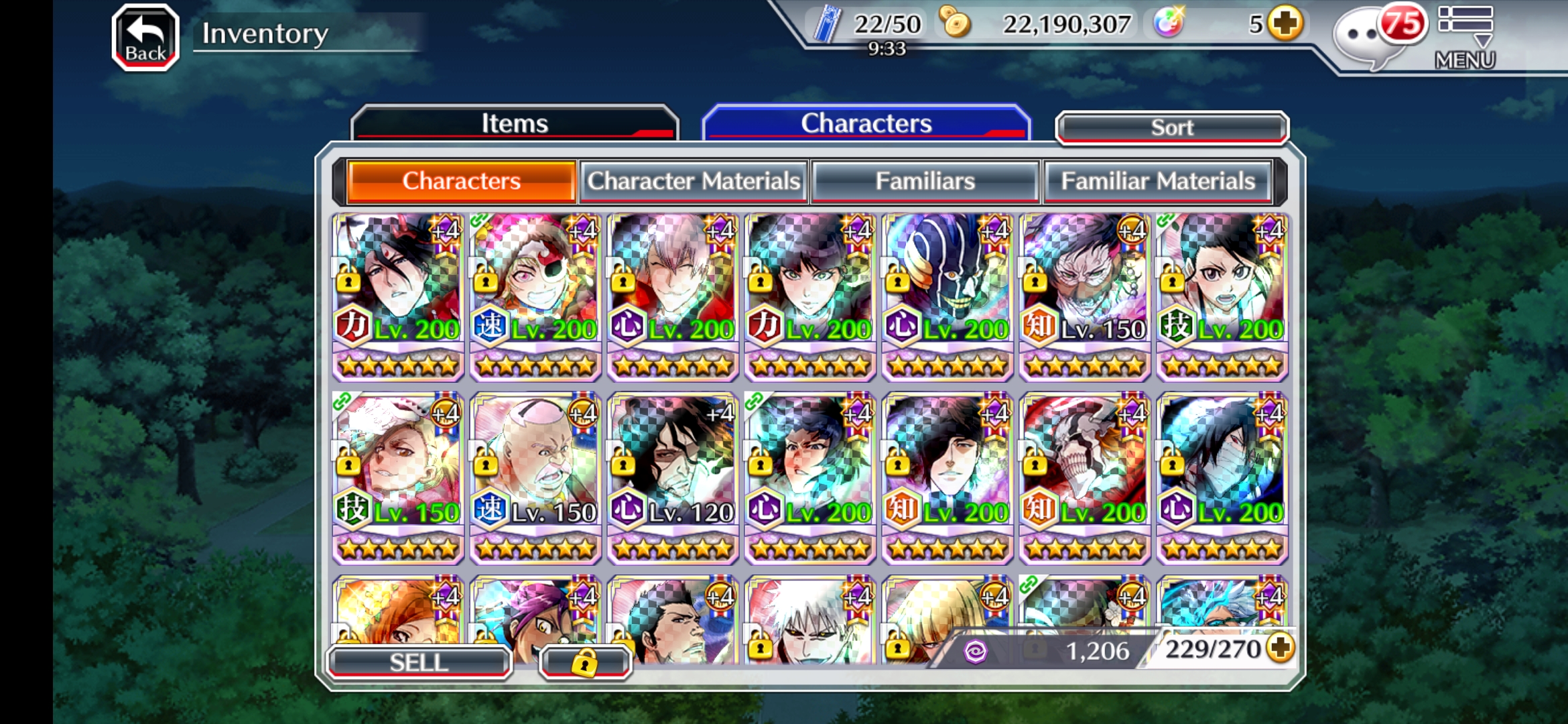Viewport: 1568px width, 724px height.
Task: Show the orange Characters sub-tab
Action: [461, 181]
